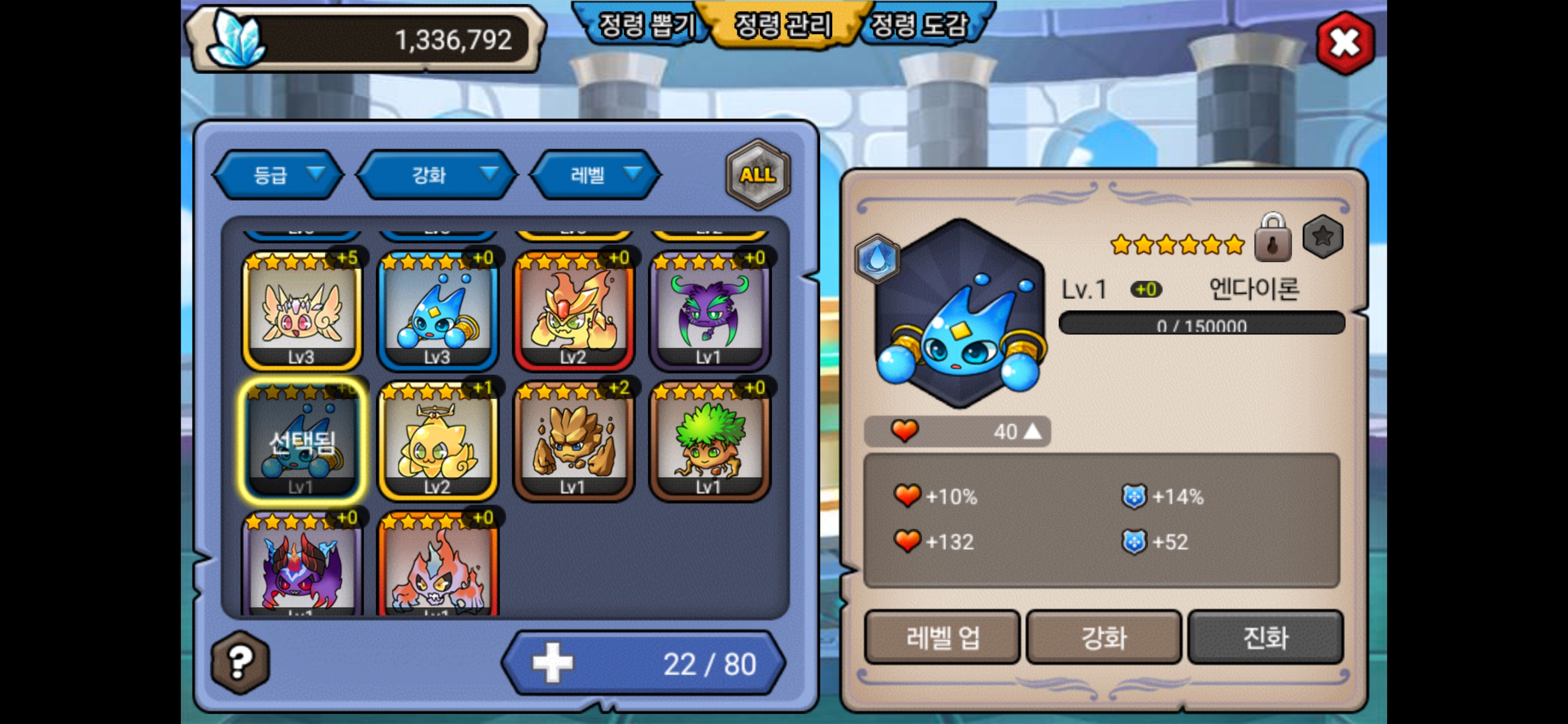The width and height of the screenshot is (1568, 724).
Task: Select the brown rock golem spirit
Action: point(573,441)
